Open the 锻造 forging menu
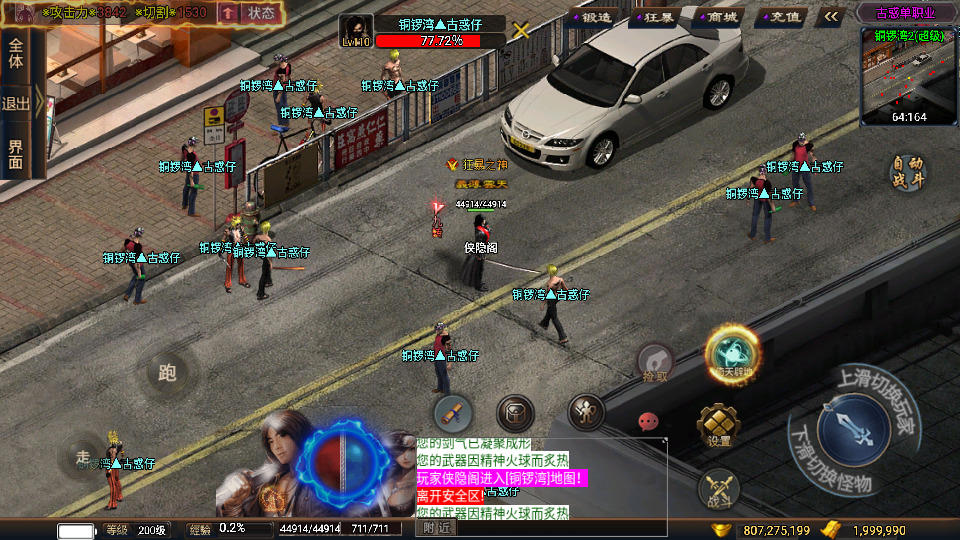This screenshot has height=540, width=960. [593, 17]
